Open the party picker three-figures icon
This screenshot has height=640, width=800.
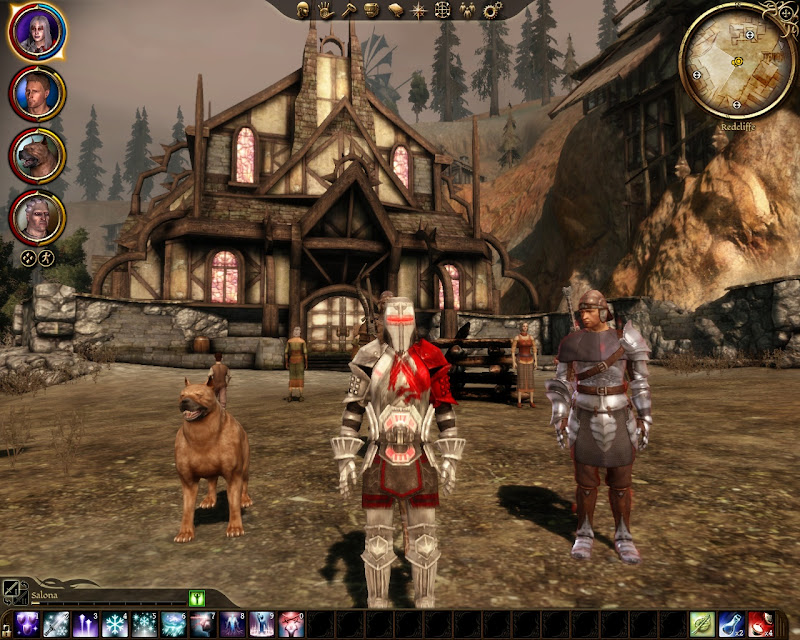coord(467,10)
